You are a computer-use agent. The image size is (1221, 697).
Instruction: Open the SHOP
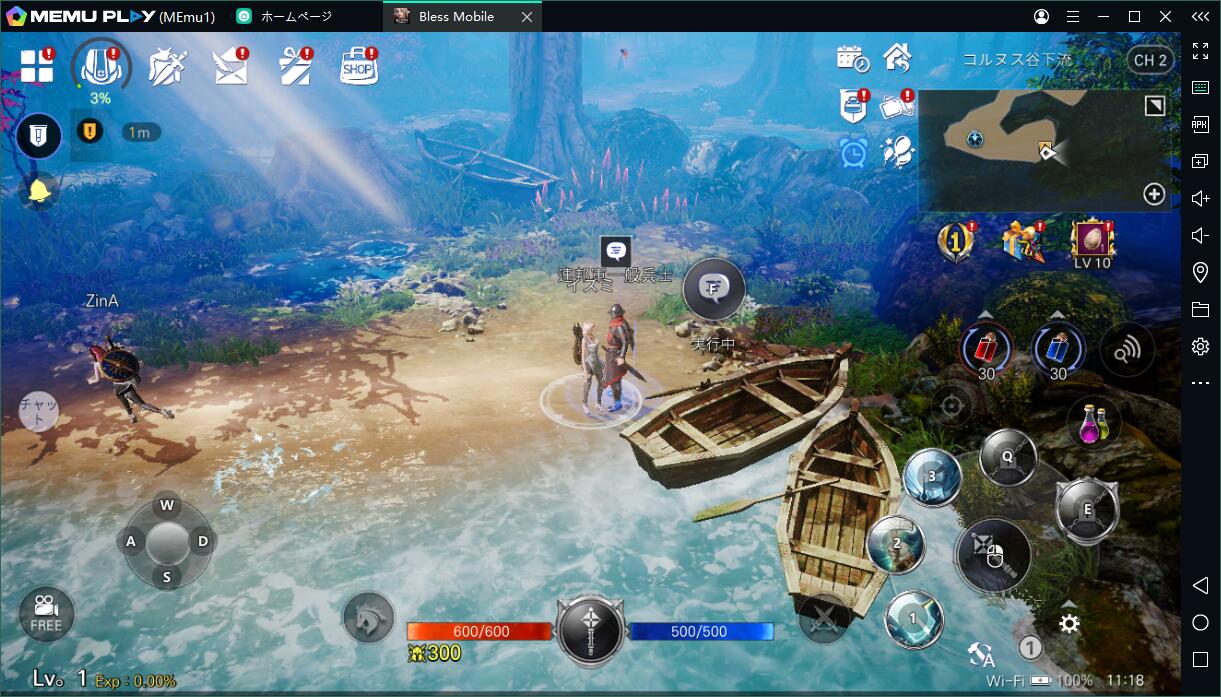point(358,67)
